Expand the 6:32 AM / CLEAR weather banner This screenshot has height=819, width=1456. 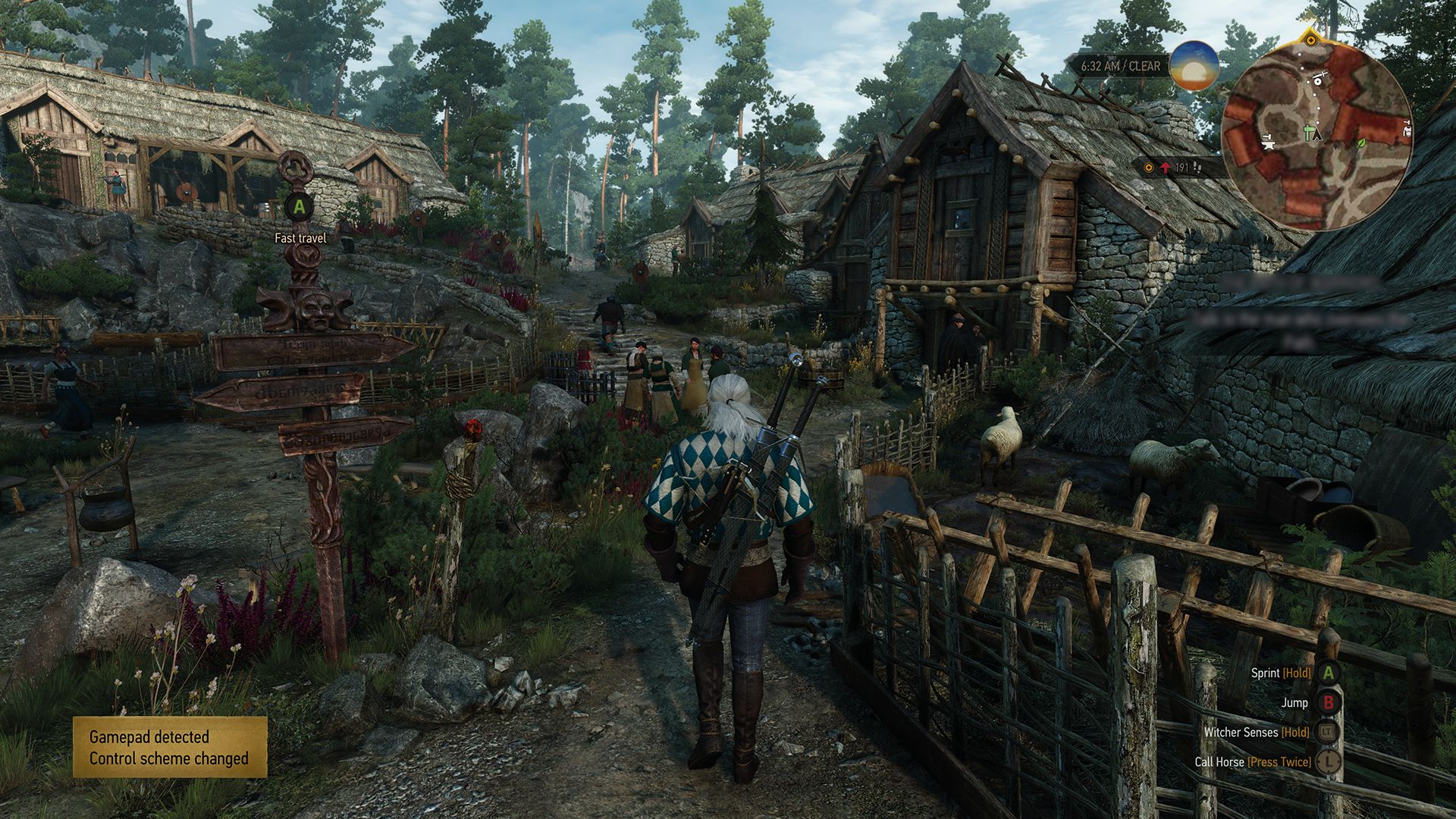click(x=1120, y=67)
